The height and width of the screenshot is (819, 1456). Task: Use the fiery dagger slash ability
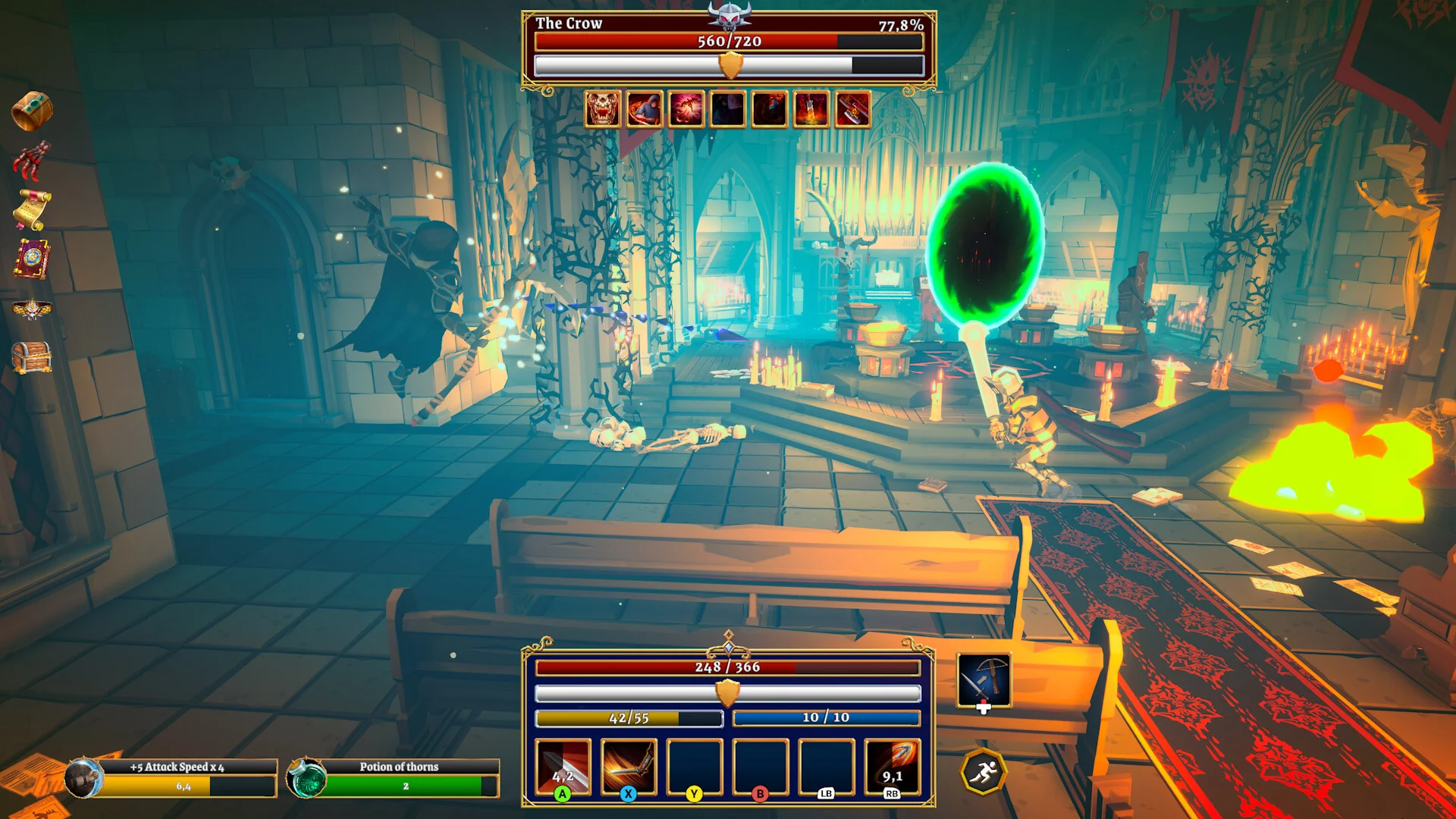(628, 767)
